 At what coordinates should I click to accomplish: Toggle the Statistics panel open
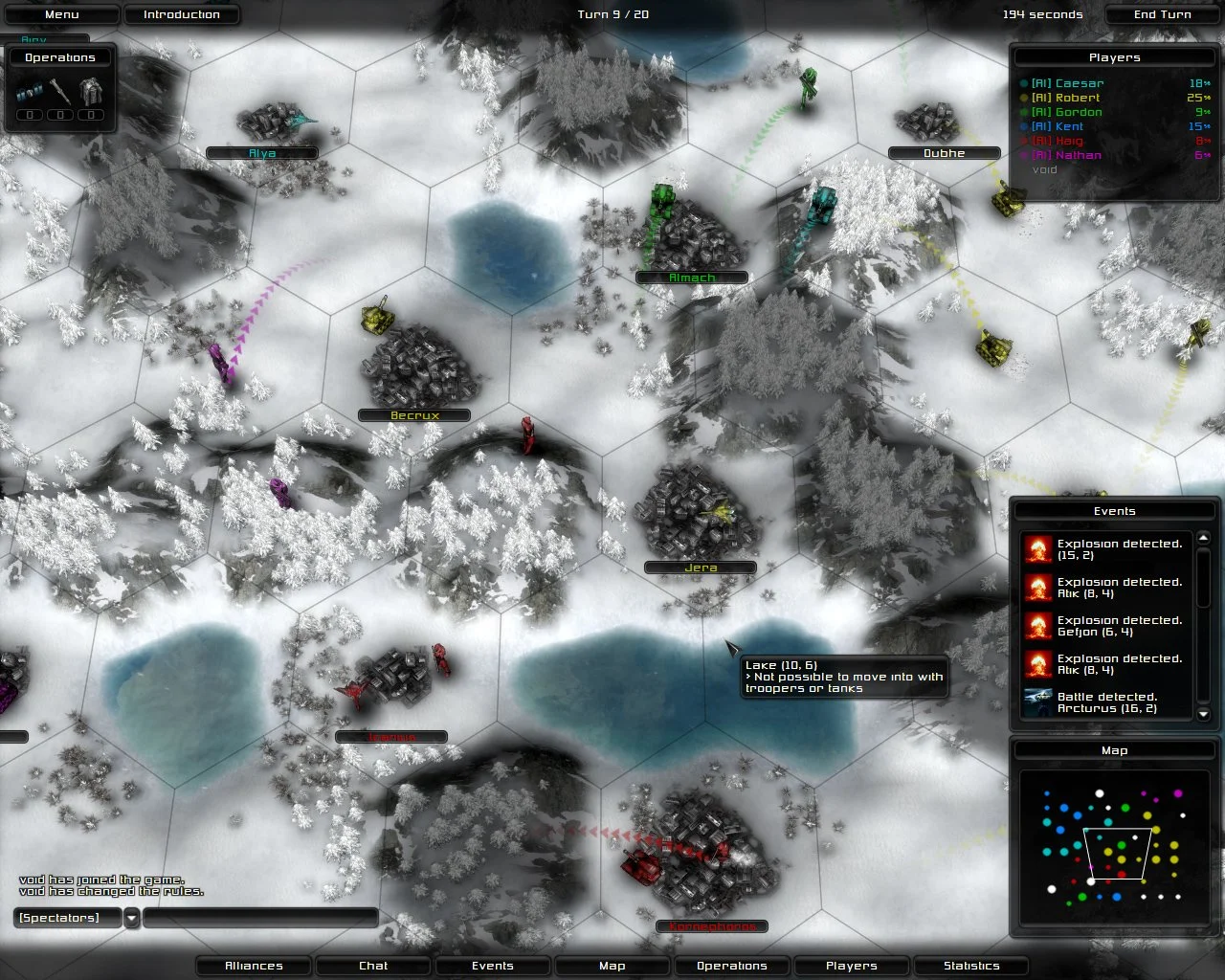(970, 966)
